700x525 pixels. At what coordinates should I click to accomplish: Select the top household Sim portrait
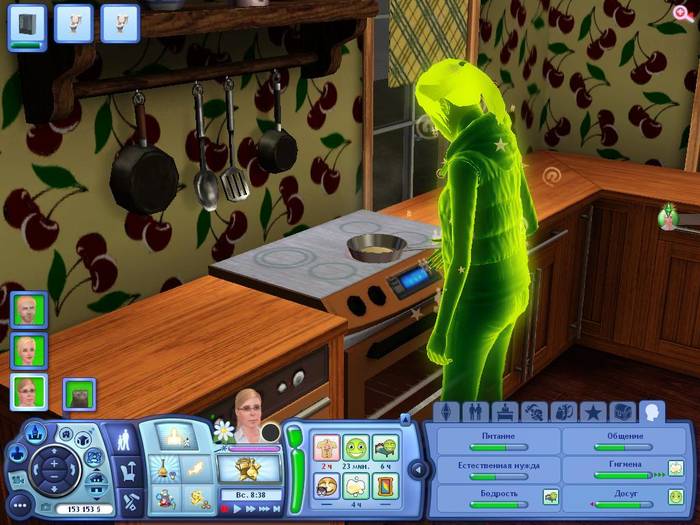[x=28, y=309]
